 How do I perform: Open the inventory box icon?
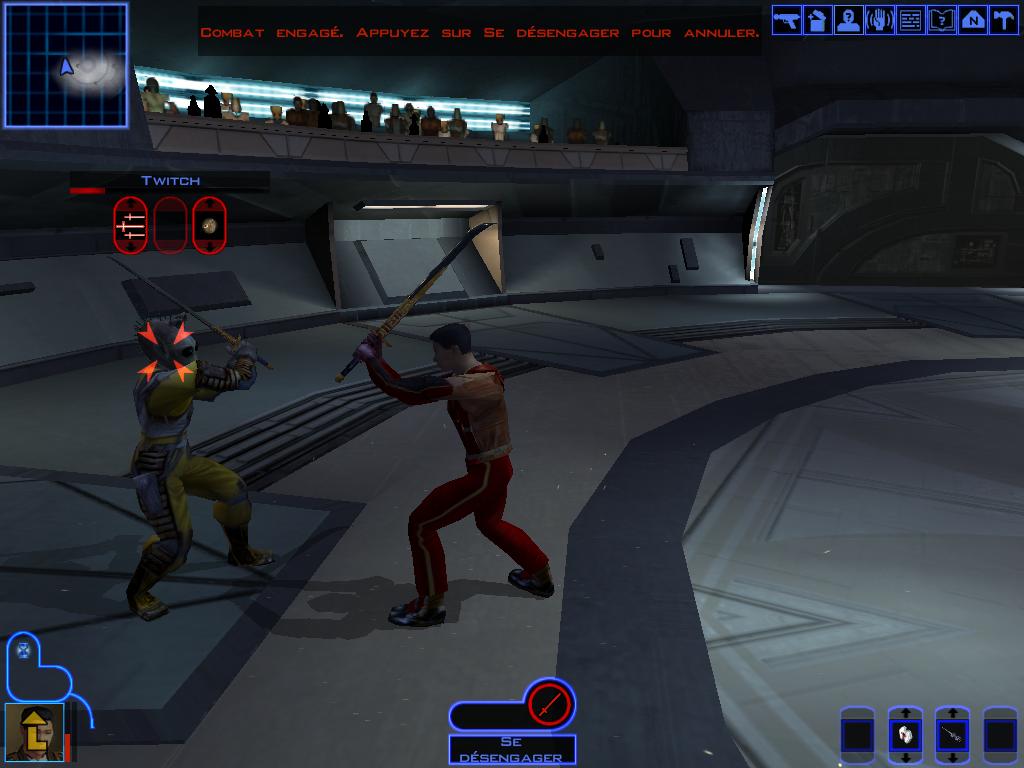point(817,20)
